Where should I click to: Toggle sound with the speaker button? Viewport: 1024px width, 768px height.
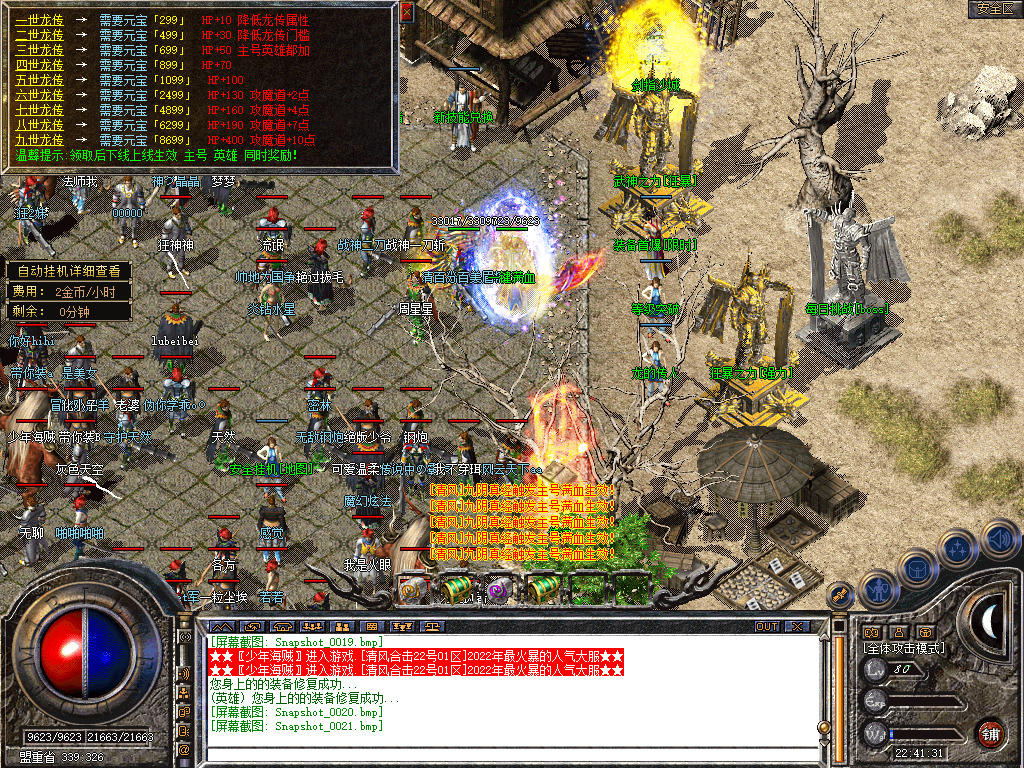point(999,540)
